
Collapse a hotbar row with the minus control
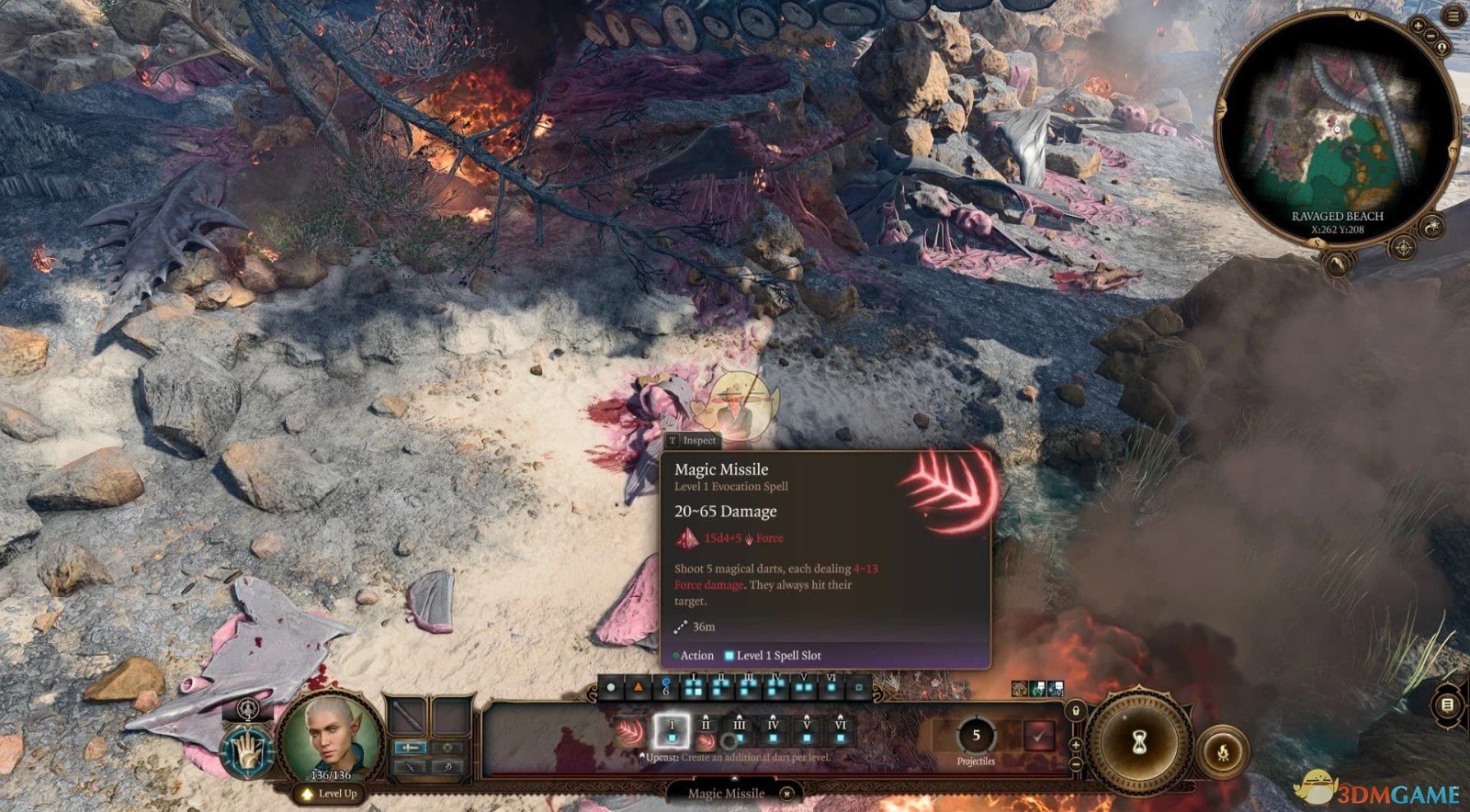(1076, 764)
